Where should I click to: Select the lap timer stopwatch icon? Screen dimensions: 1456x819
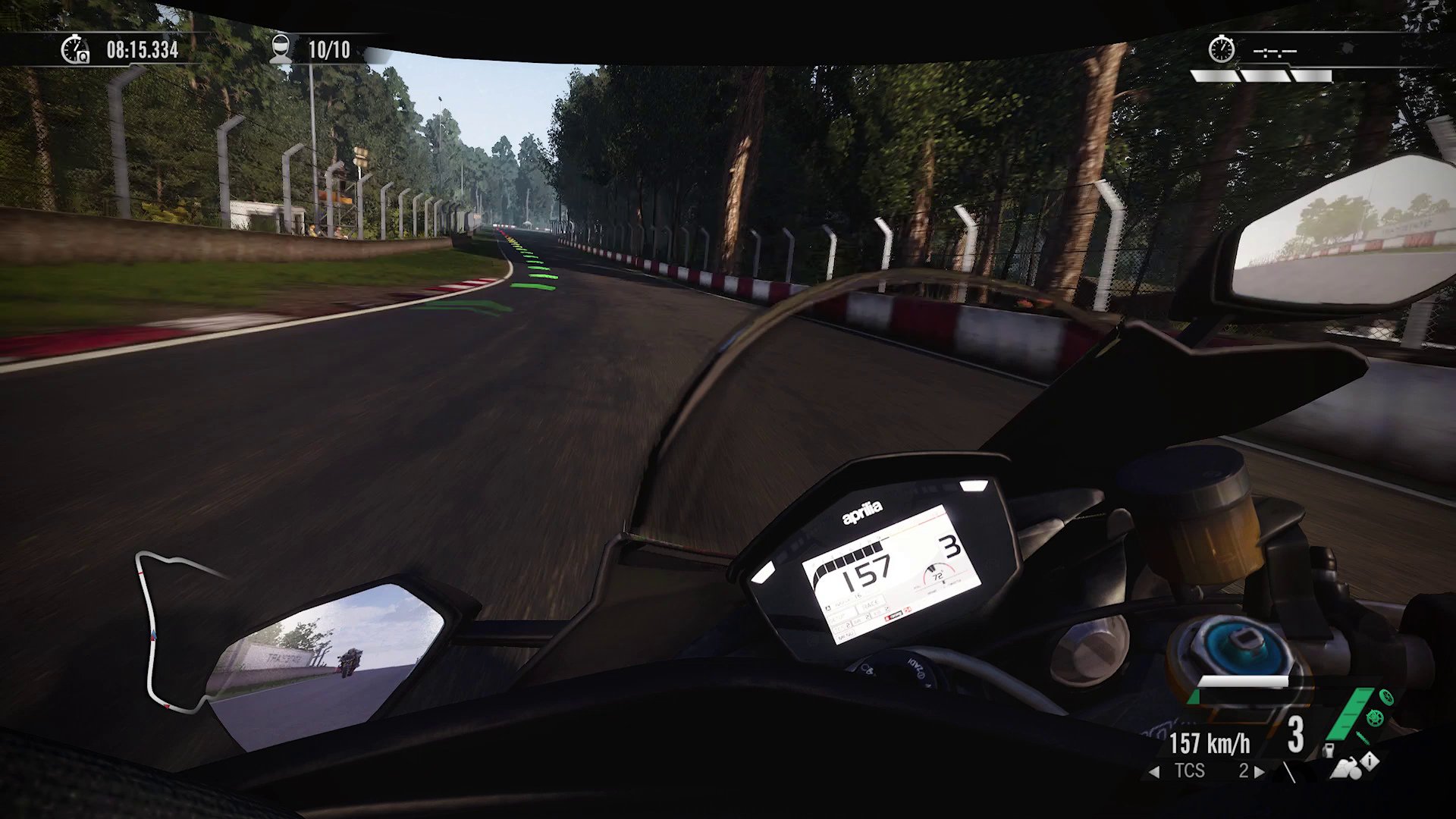74,52
